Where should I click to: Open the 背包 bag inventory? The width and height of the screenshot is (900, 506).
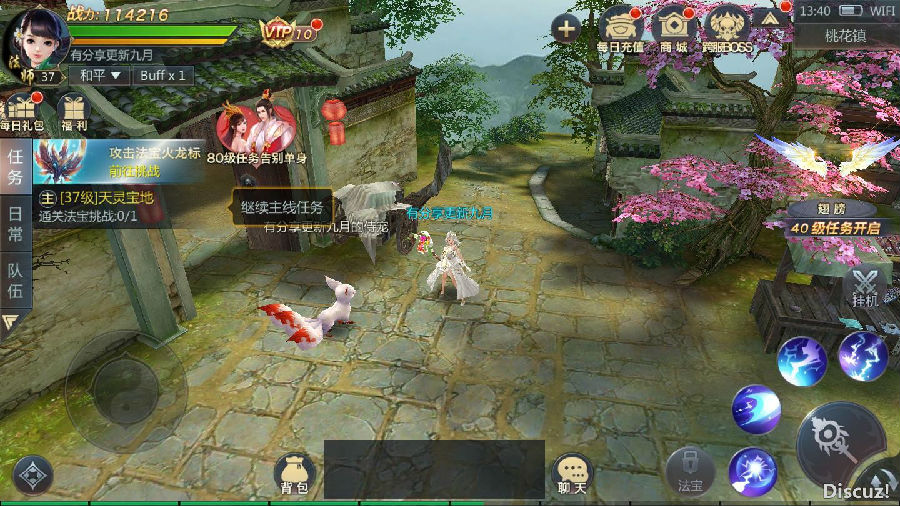[x=293, y=474]
